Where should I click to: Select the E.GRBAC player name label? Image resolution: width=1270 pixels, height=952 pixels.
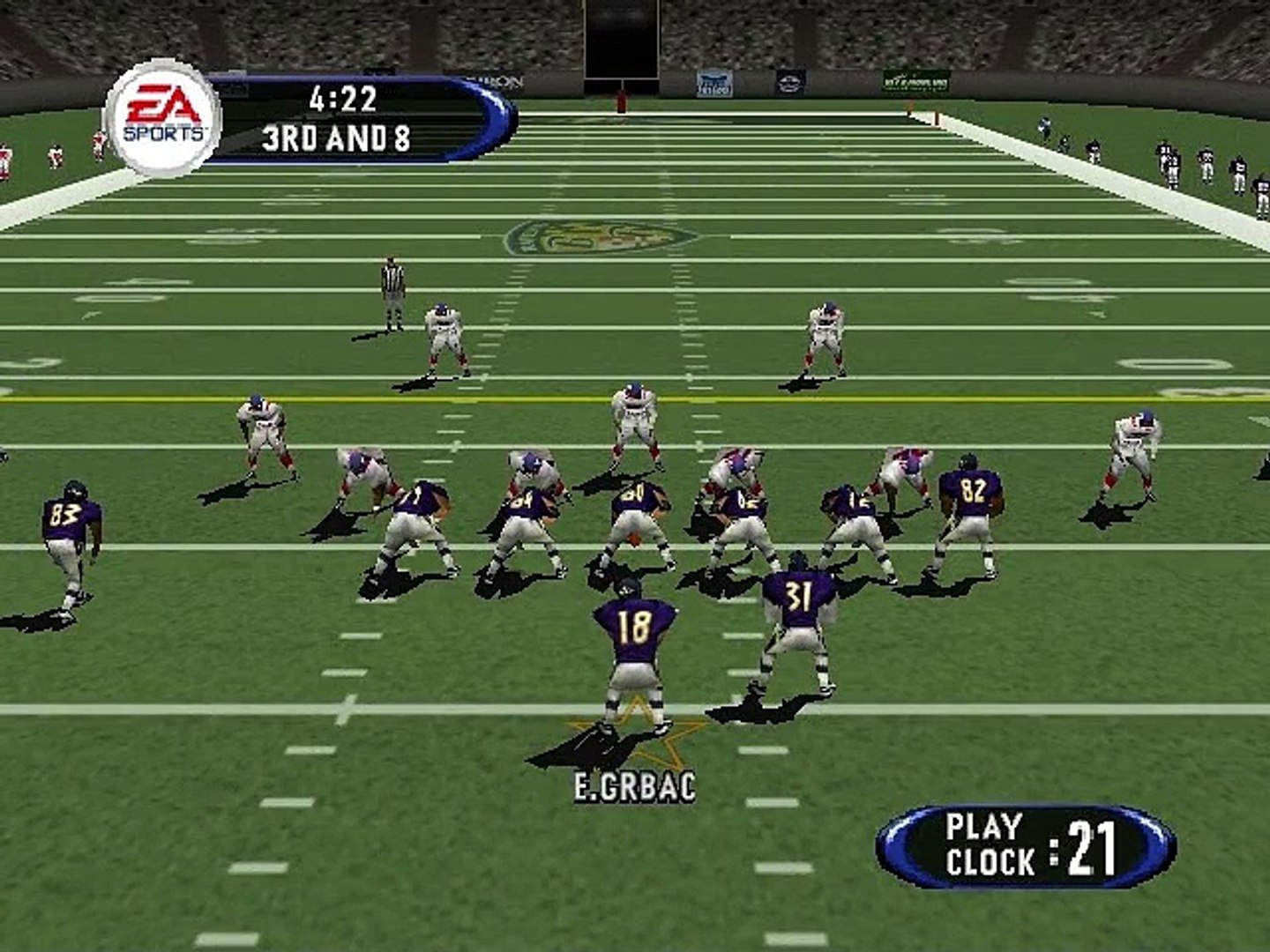coord(634,786)
